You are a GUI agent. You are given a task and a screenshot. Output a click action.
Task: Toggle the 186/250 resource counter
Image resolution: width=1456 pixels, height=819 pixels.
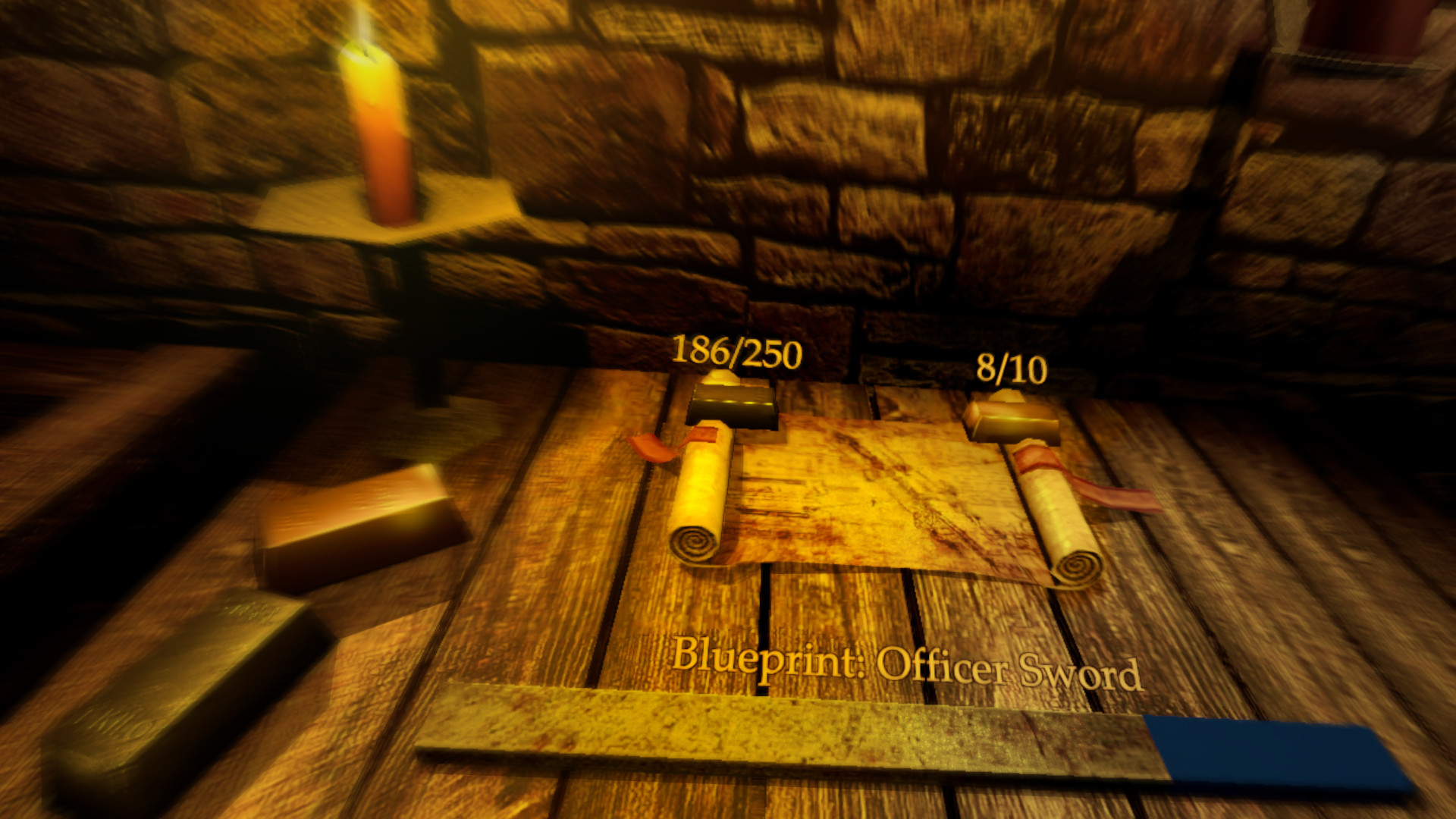tap(736, 351)
